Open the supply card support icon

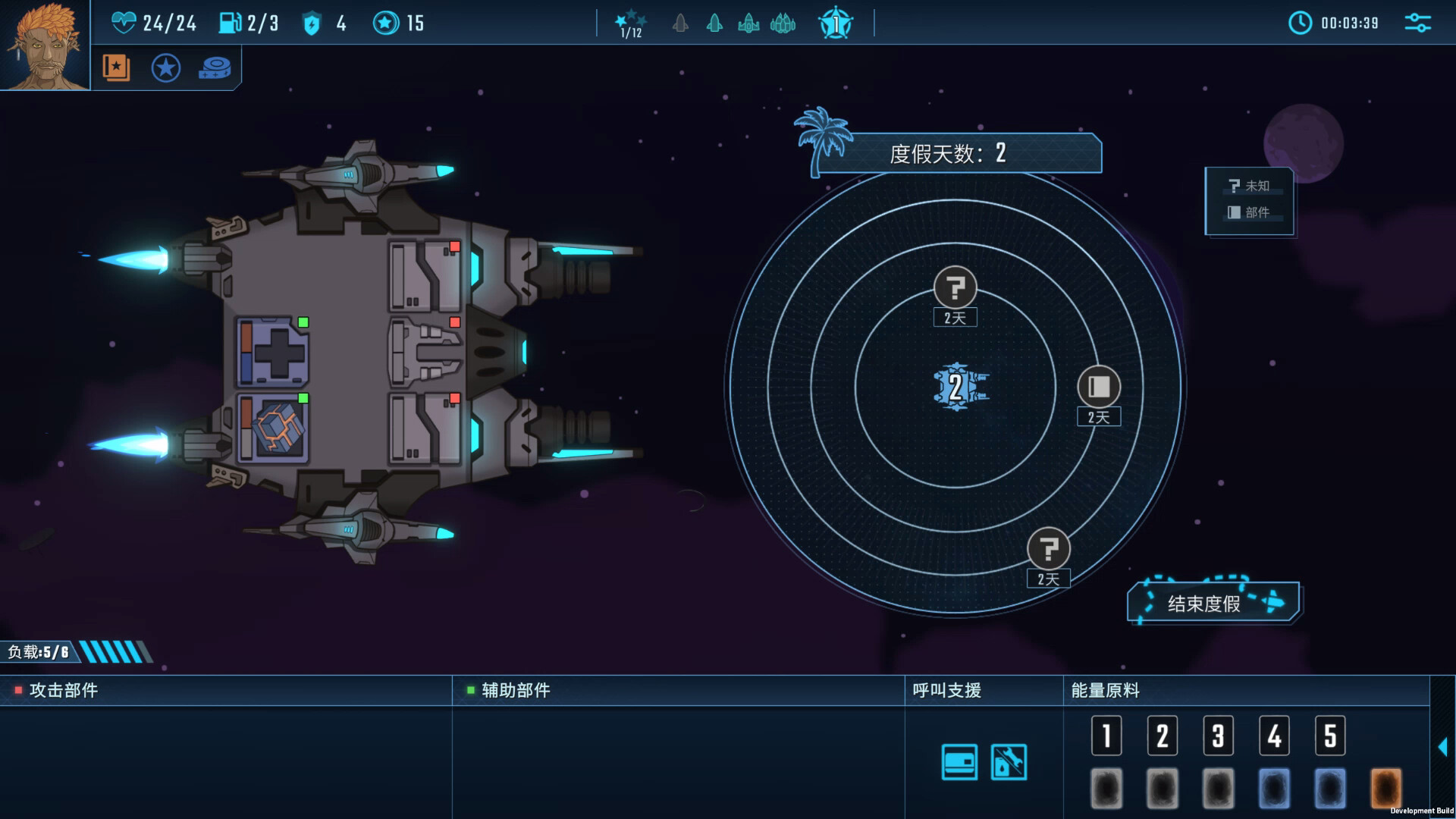(x=959, y=763)
